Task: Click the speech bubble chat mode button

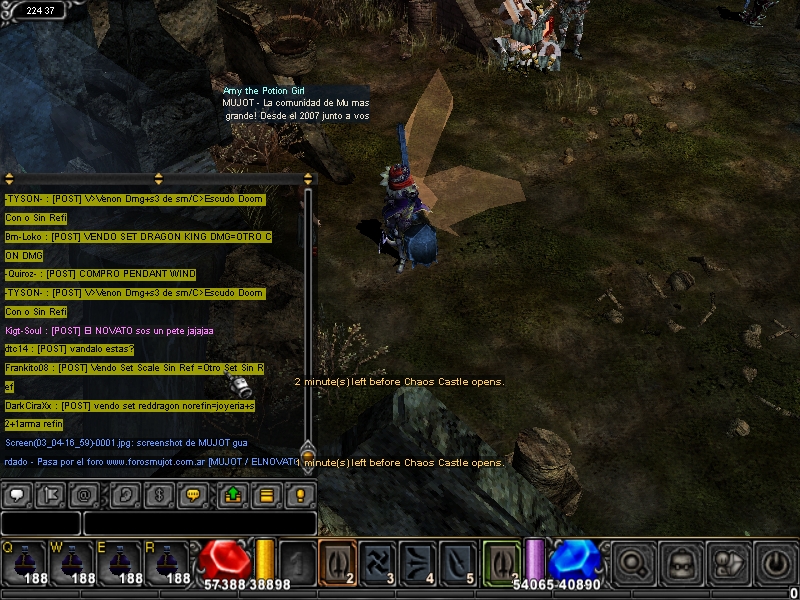Action: pyautogui.click(x=16, y=494)
